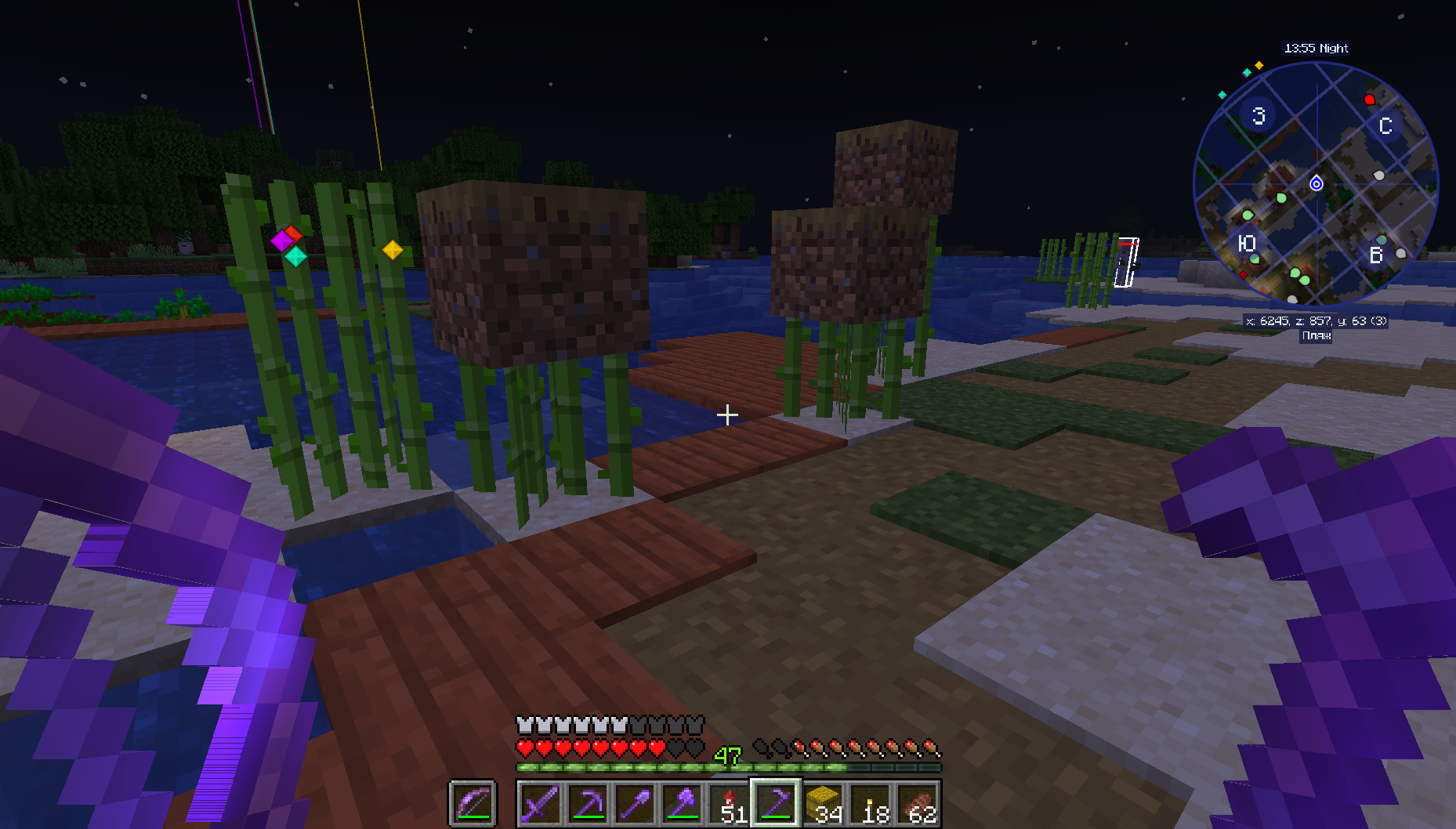
Task: Select the highlighted netherite hoe slot
Action: pyautogui.click(x=776, y=804)
